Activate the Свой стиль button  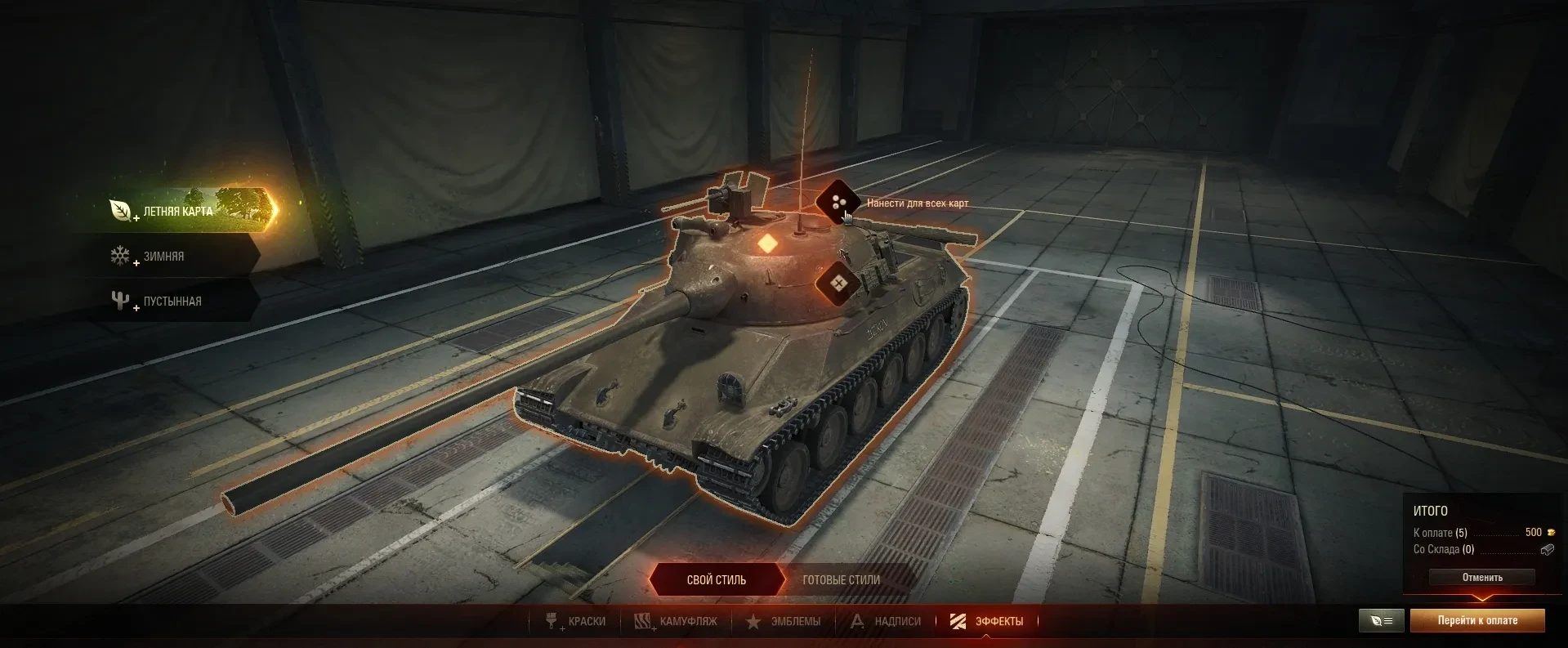point(716,580)
